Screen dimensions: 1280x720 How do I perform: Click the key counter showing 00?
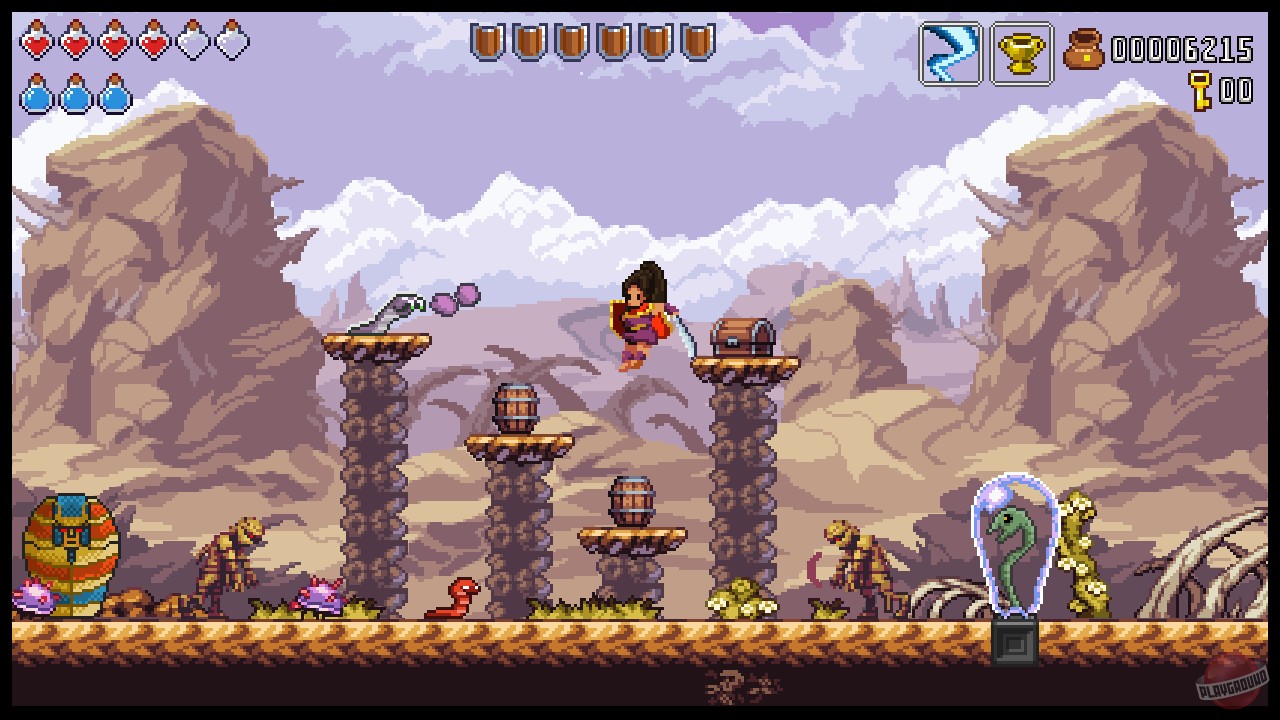1236,89
